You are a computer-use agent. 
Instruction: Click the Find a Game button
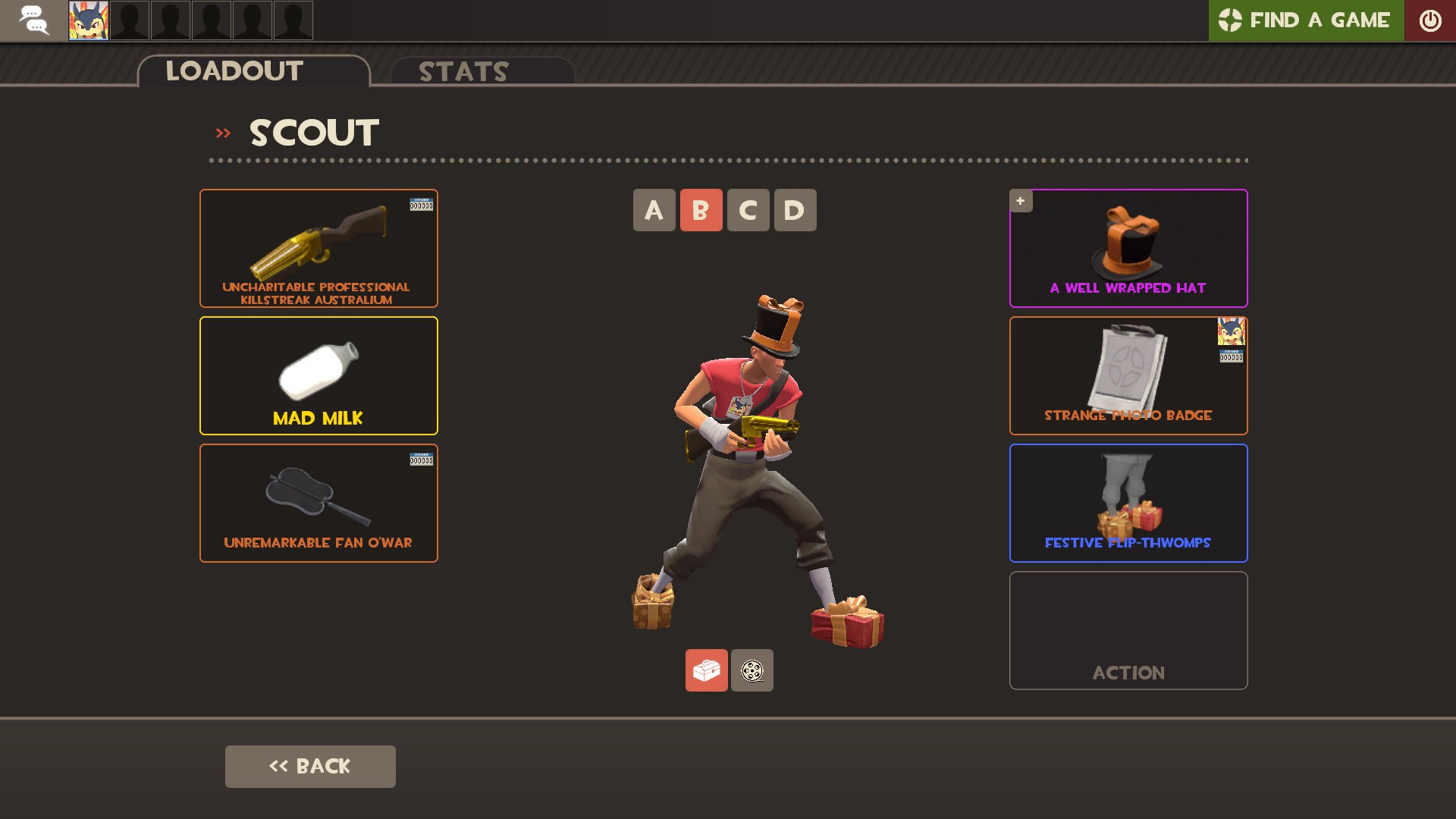click(x=1305, y=20)
